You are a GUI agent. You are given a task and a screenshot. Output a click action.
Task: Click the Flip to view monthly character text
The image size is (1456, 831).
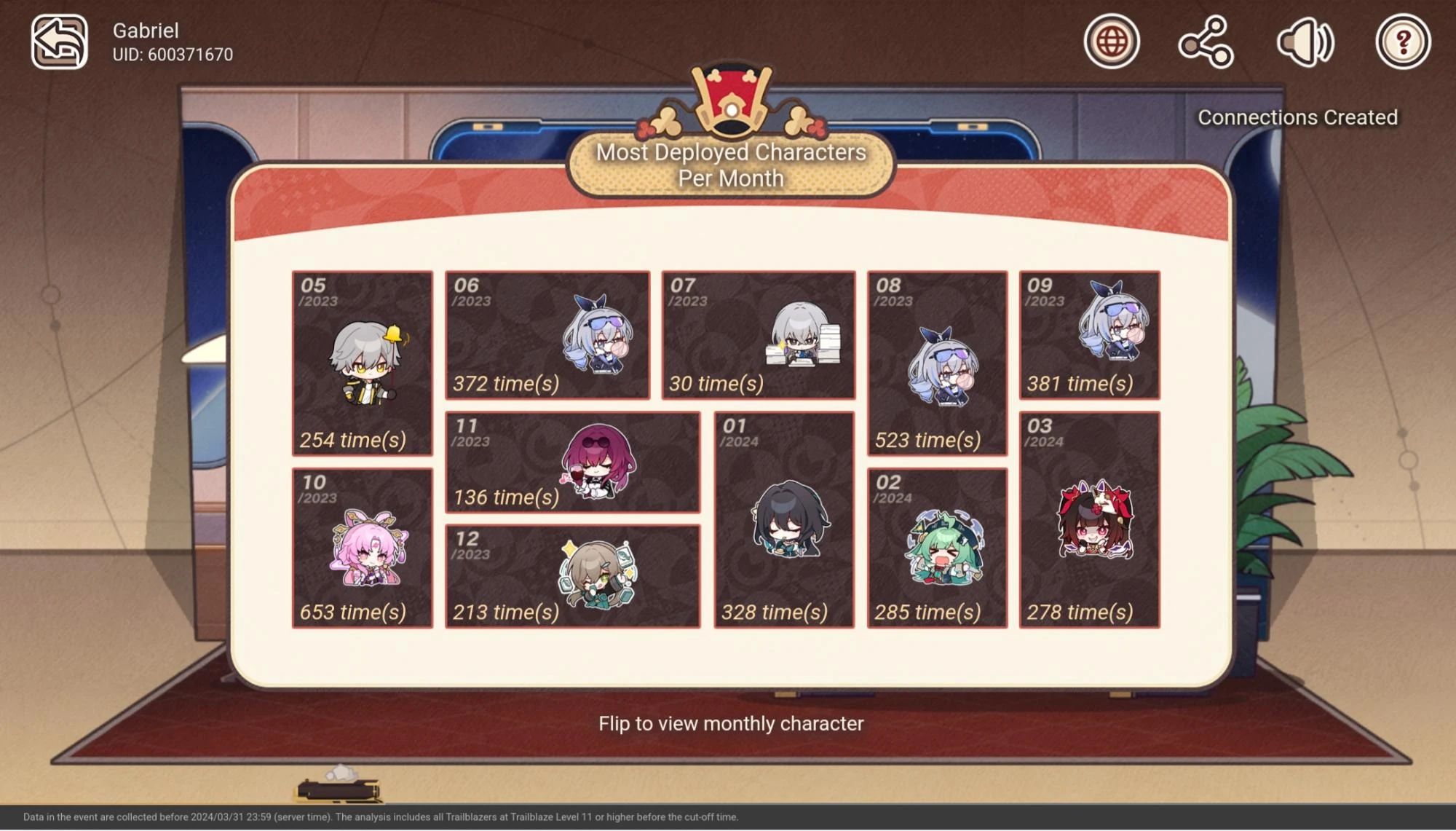[730, 723]
